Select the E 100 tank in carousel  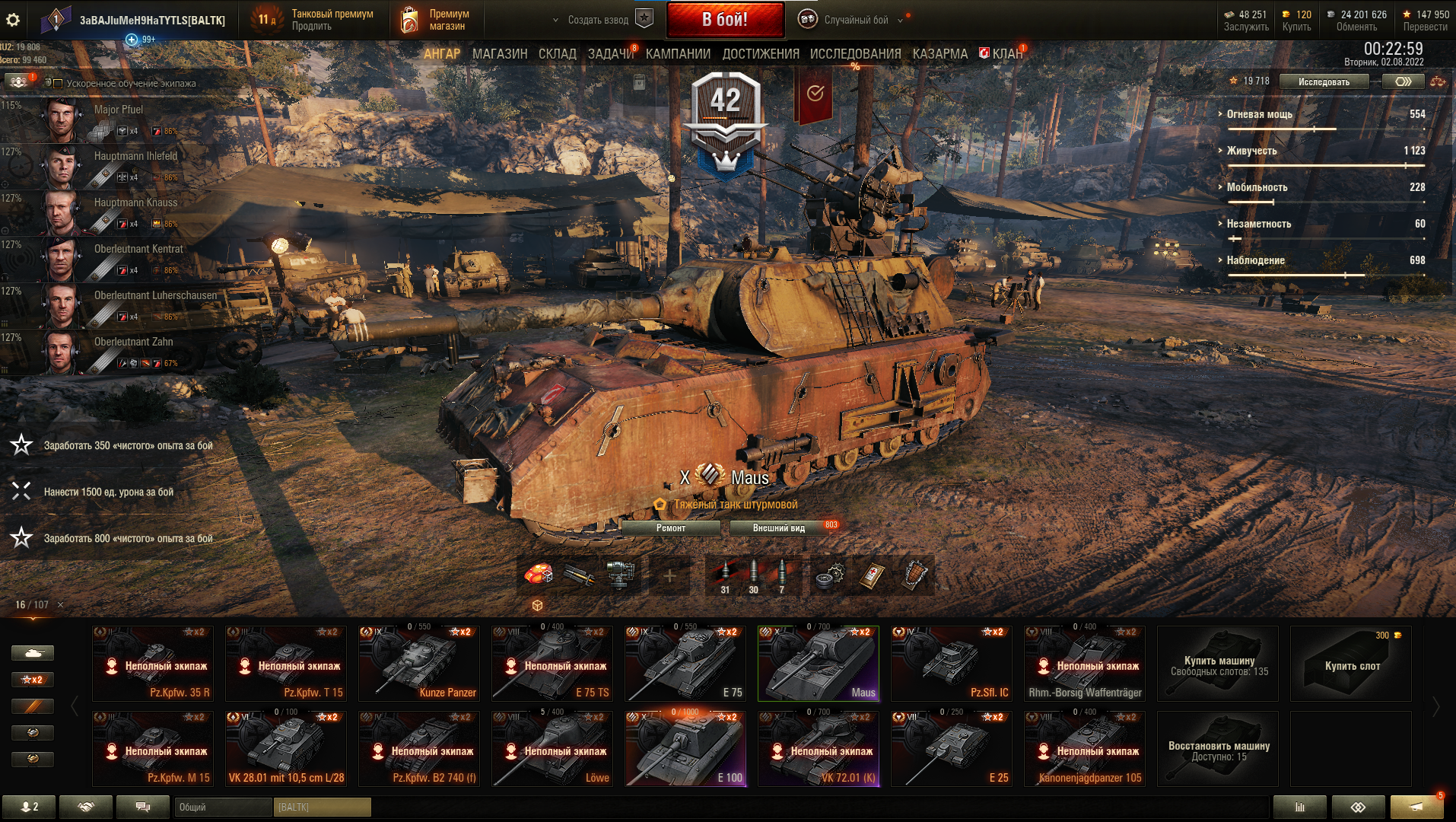coord(685,748)
